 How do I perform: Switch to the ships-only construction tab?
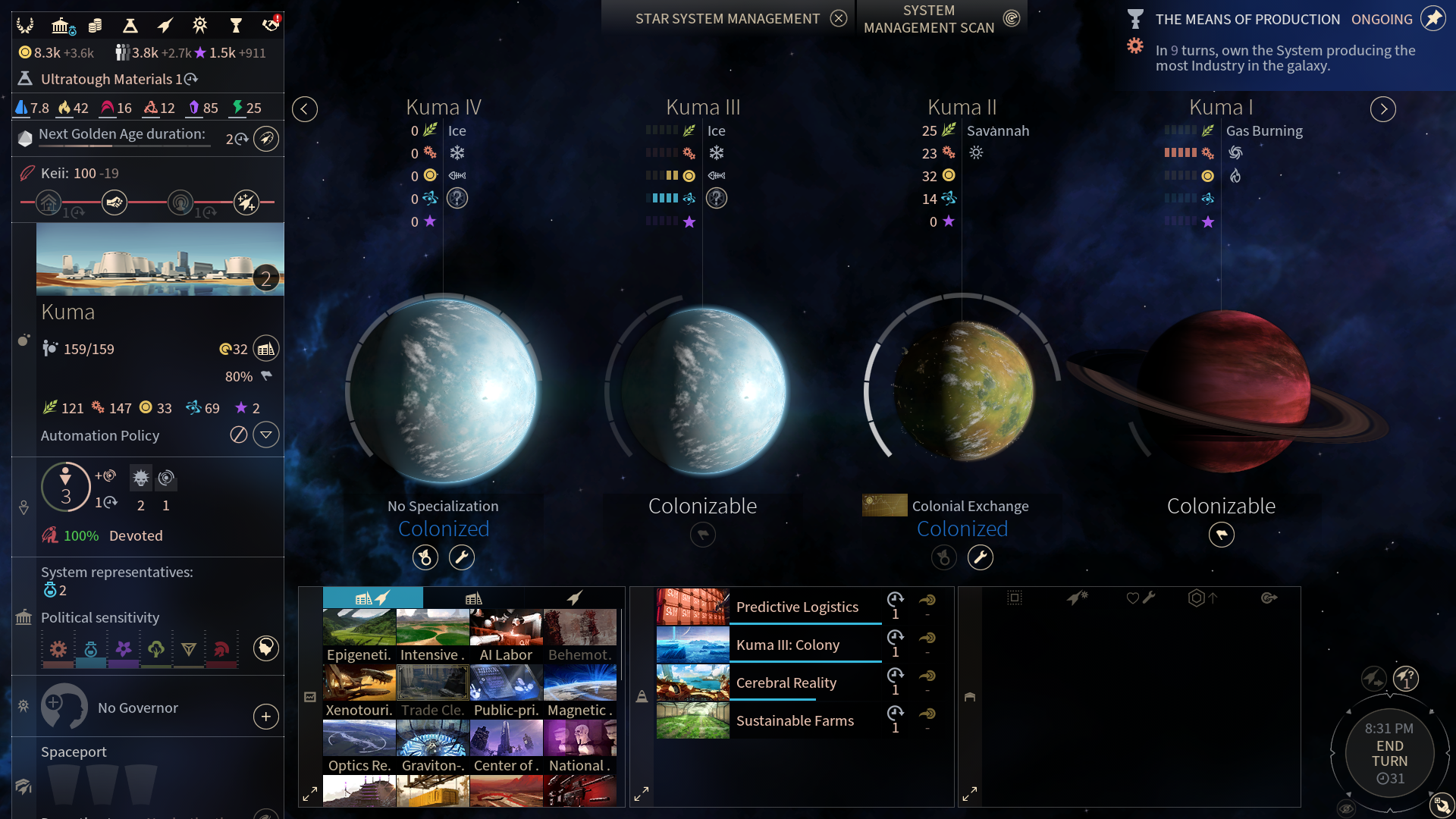[574, 598]
